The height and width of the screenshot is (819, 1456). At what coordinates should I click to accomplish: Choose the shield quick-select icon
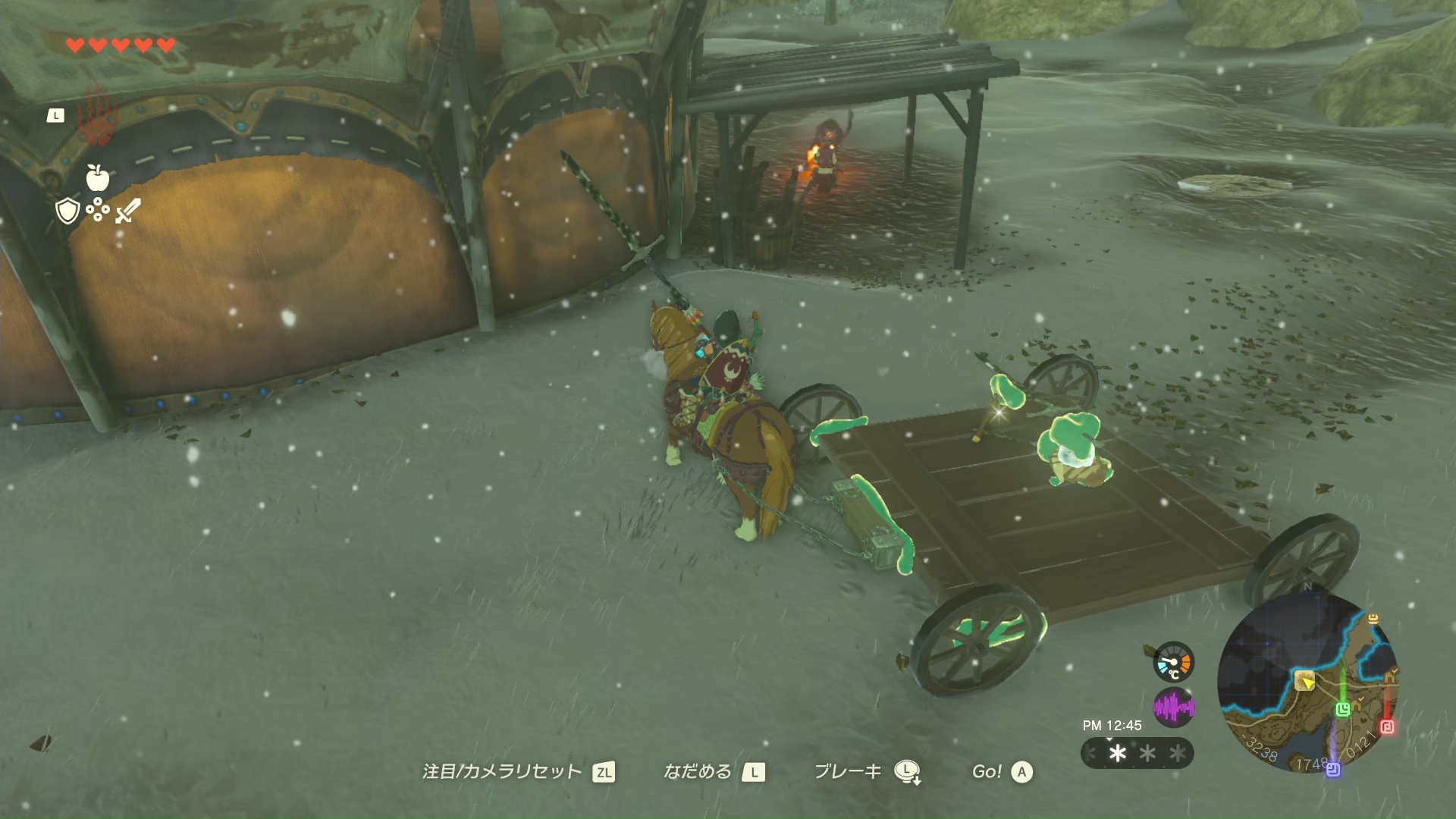[x=67, y=211]
